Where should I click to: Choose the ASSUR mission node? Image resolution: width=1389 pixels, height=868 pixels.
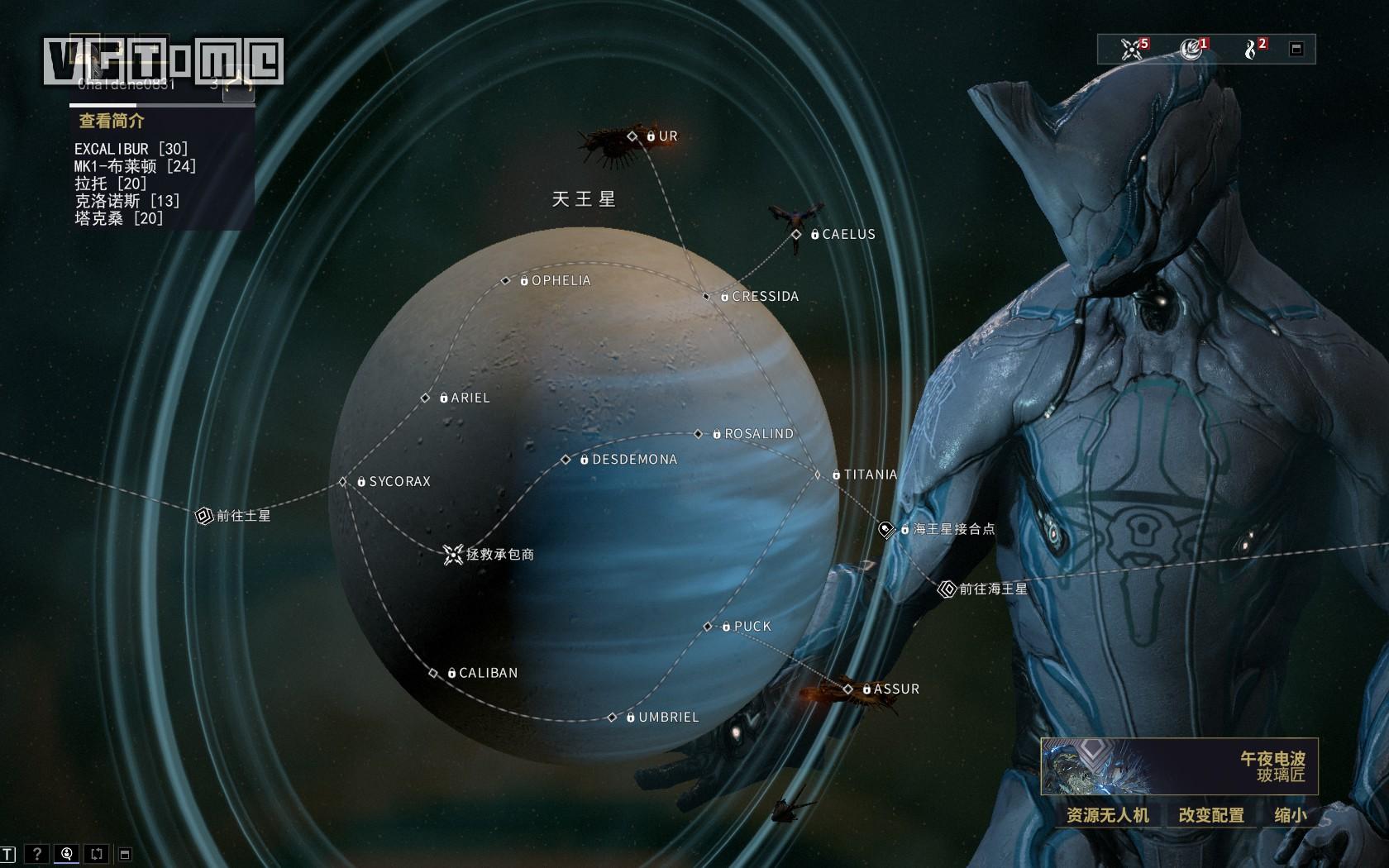tap(848, 689)
